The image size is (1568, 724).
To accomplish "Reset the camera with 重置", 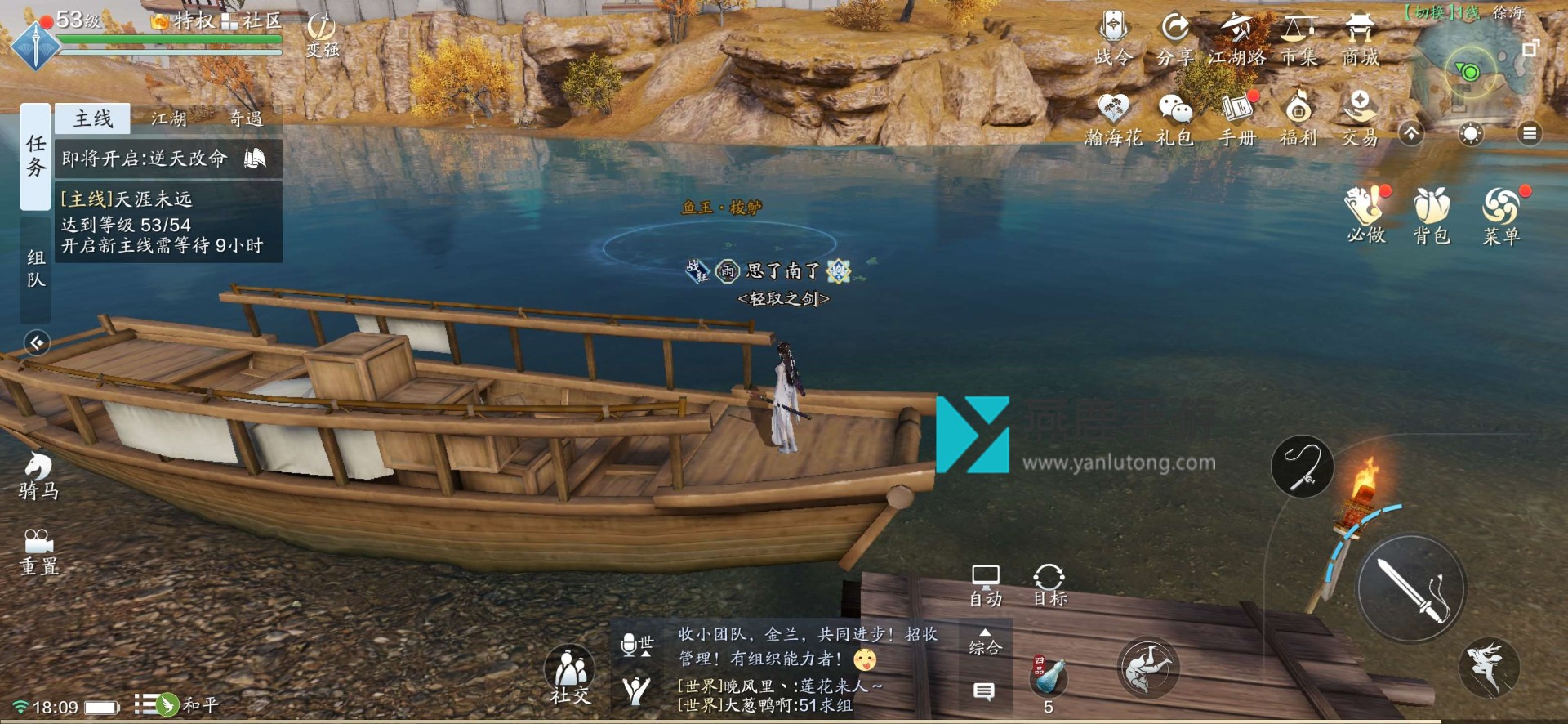I will coord(38,552).
